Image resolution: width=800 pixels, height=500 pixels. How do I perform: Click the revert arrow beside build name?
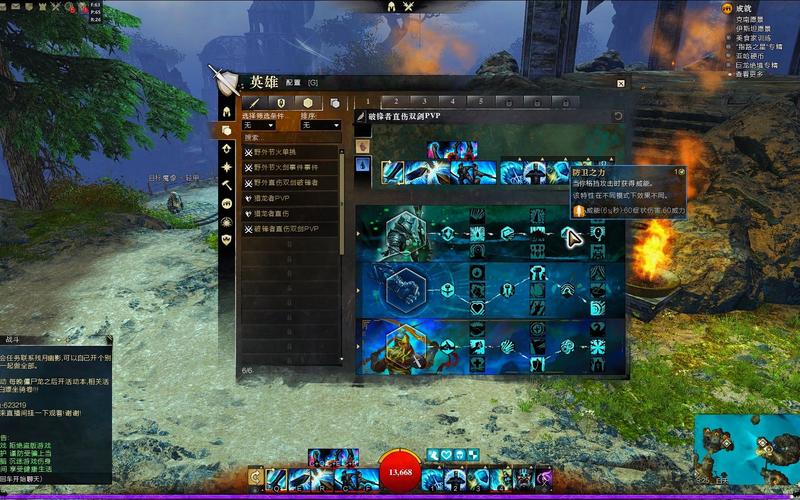click(x=618, y=116)
